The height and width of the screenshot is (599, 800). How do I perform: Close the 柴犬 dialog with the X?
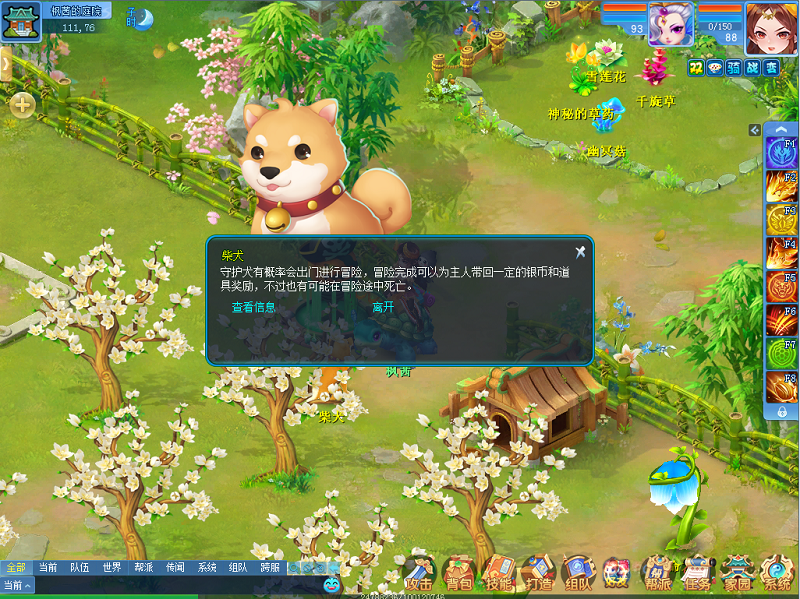pyautogui.click(x=580, y=252)
